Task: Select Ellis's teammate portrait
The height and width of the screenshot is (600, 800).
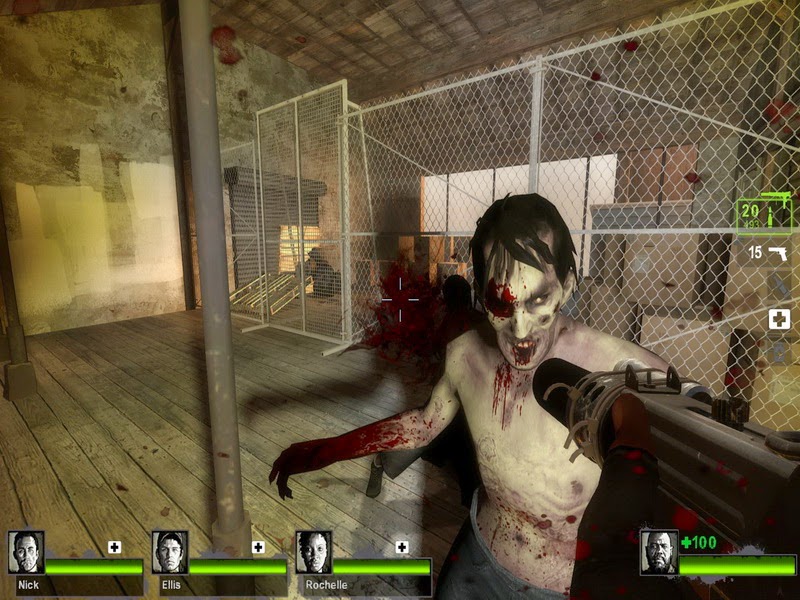Action: pyautogui.click(x=170, y=551)
